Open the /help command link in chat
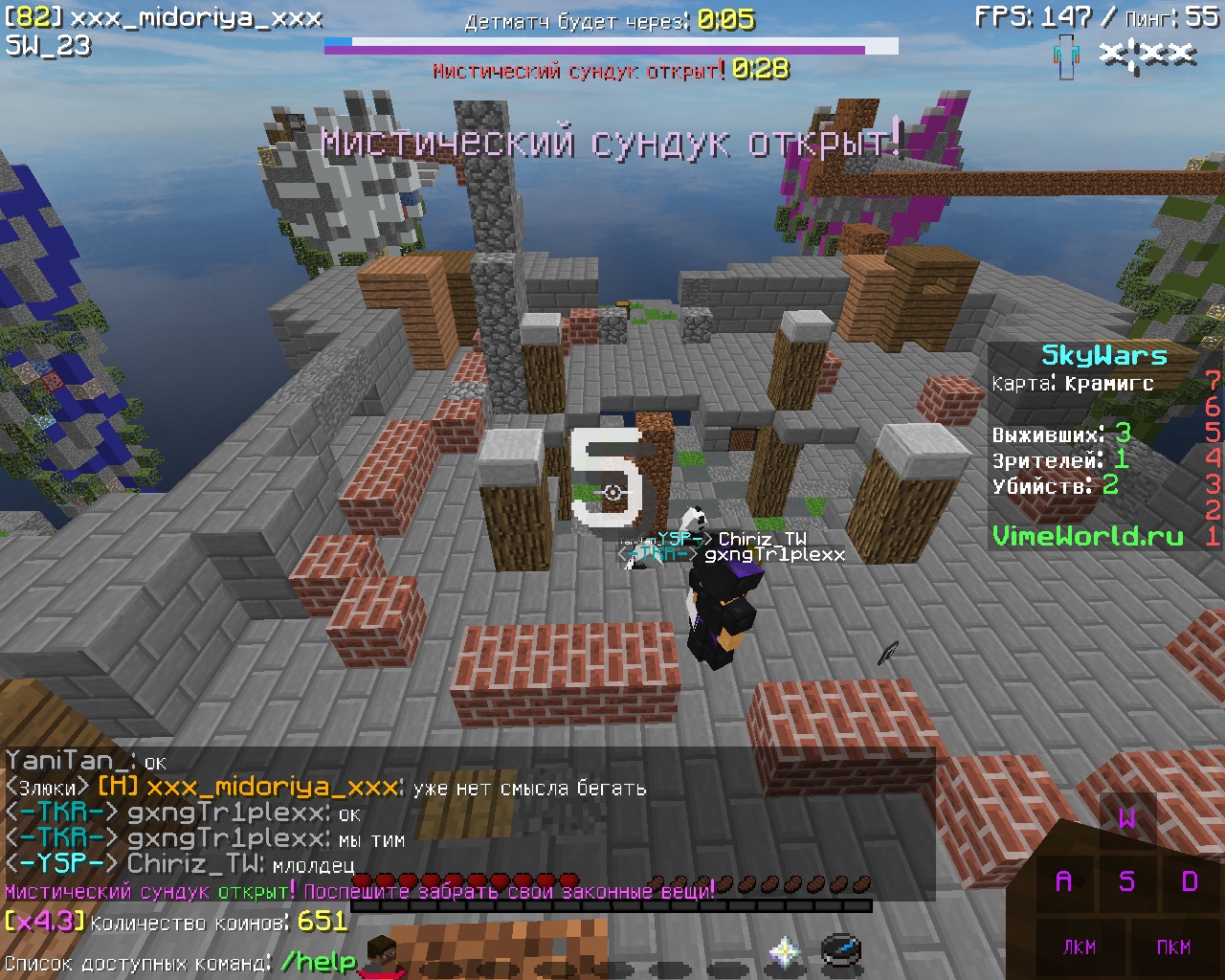Viewport: 1225px width, 980px height. tap(316, 960)
